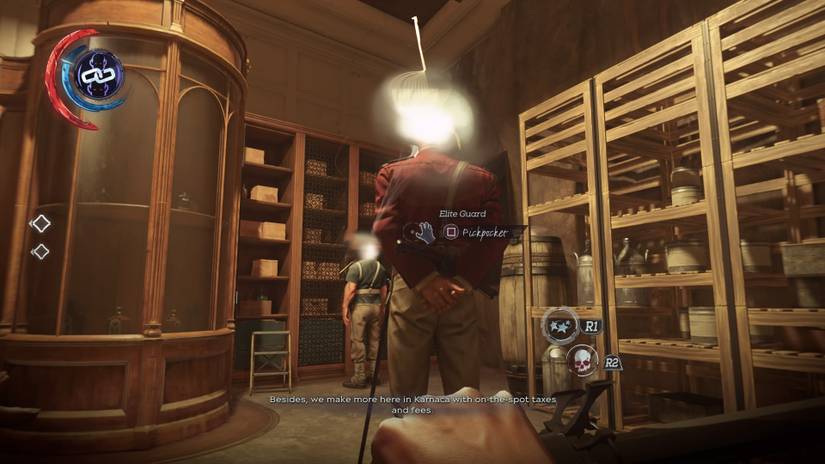Click the pickpocket hand icon
The height and width of the screenshot is (464, 825).
(x=424, y=232)
